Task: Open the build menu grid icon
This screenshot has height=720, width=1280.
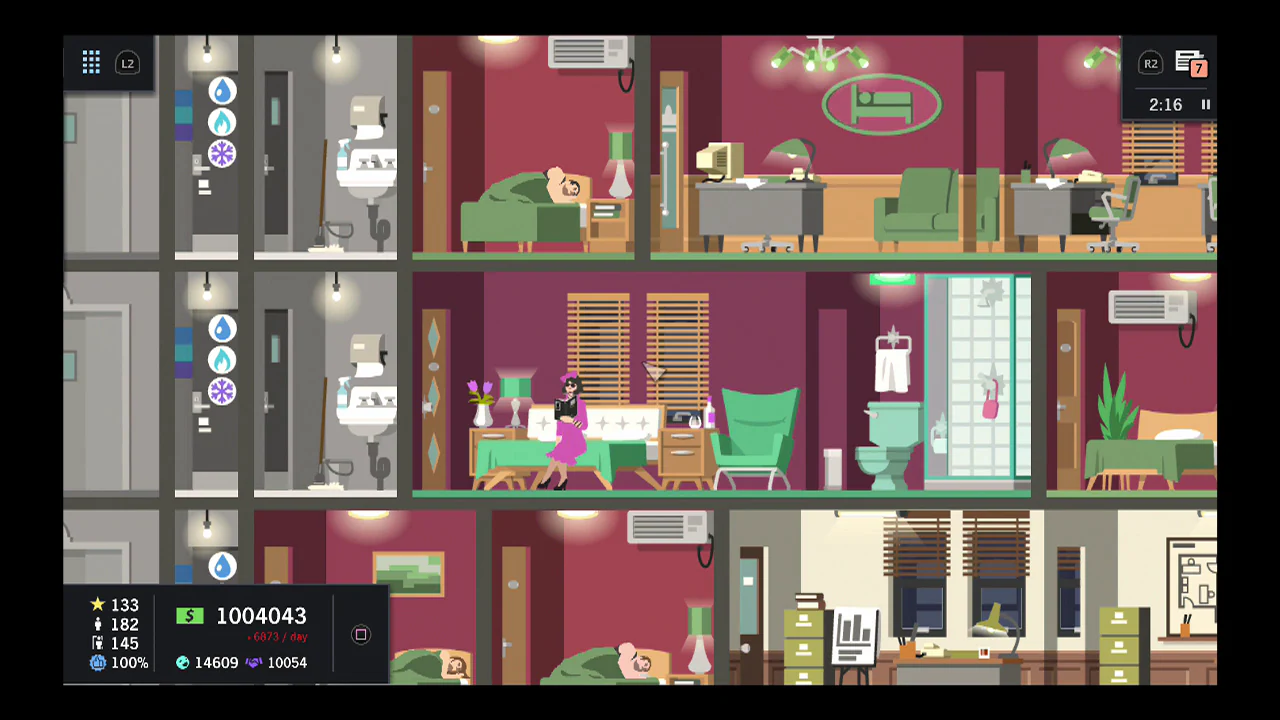Action: point(91,62)
